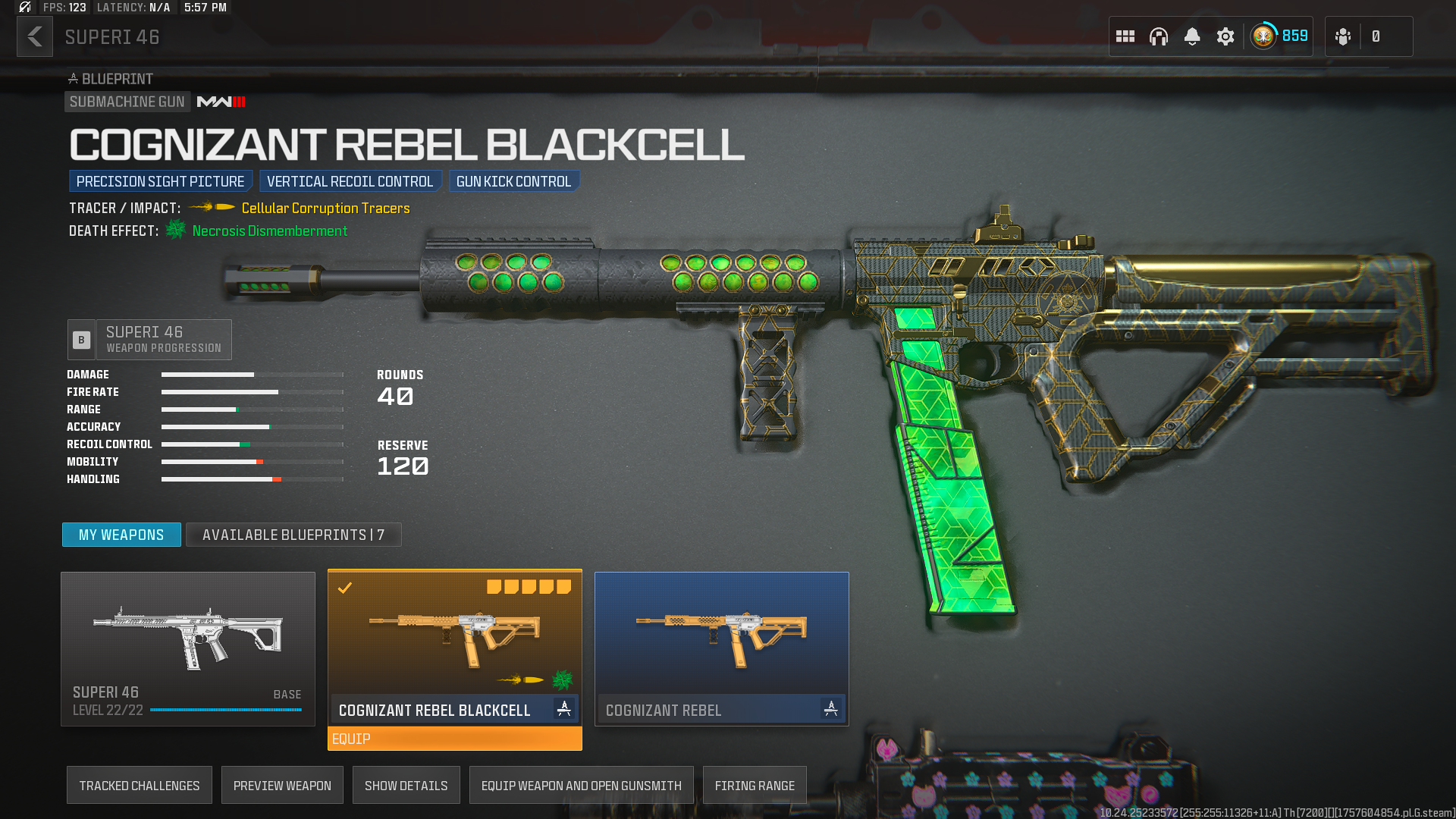Go back using the arrow button

[35, 36]
